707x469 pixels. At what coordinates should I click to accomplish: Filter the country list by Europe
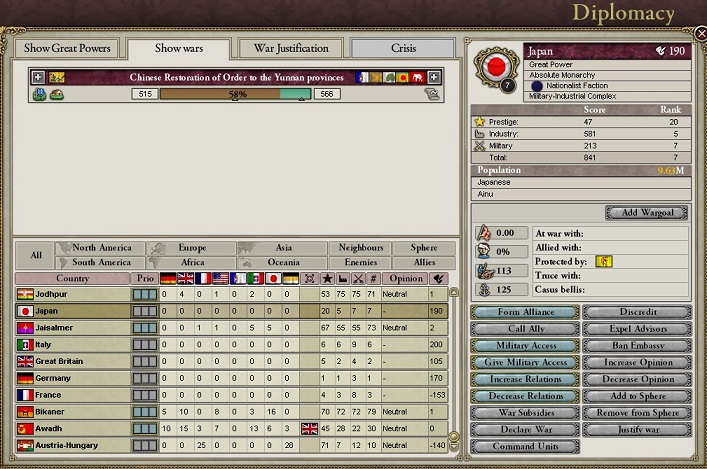pos(192,248)
